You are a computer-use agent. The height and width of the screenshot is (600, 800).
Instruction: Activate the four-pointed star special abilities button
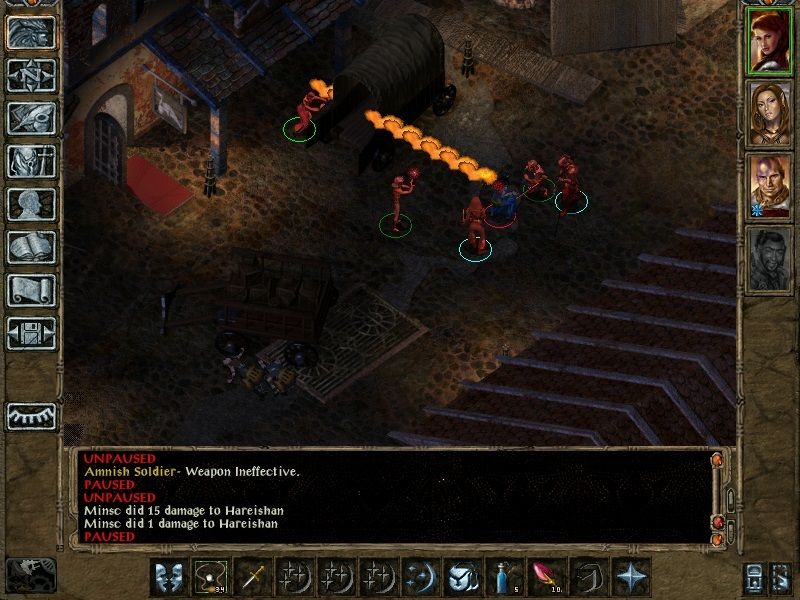629,577
